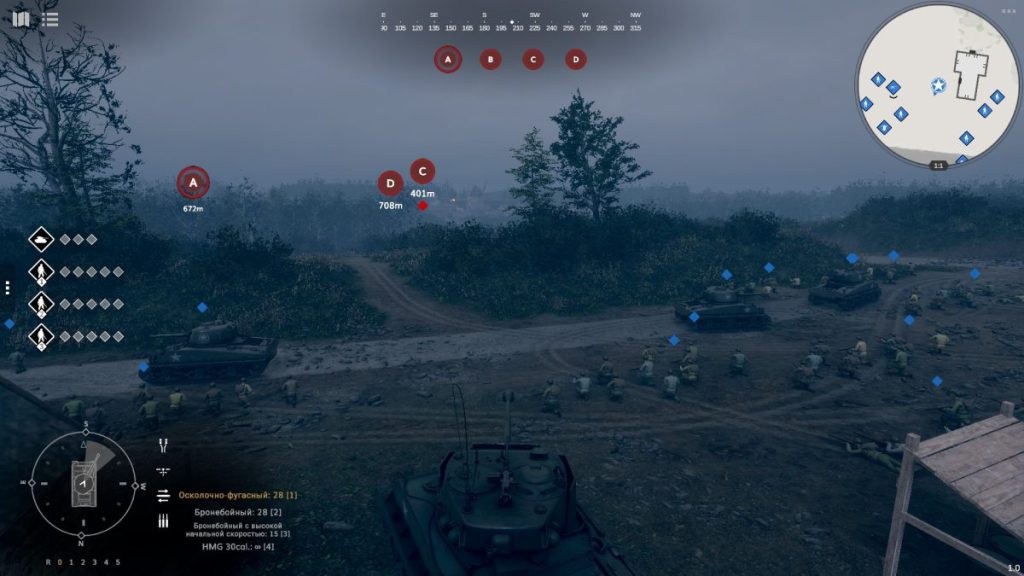Screen dimensions: 1024x576
Task: Open the three-dot menu above the minimap
Action: pyautogui.click(x=1007, y=11)
